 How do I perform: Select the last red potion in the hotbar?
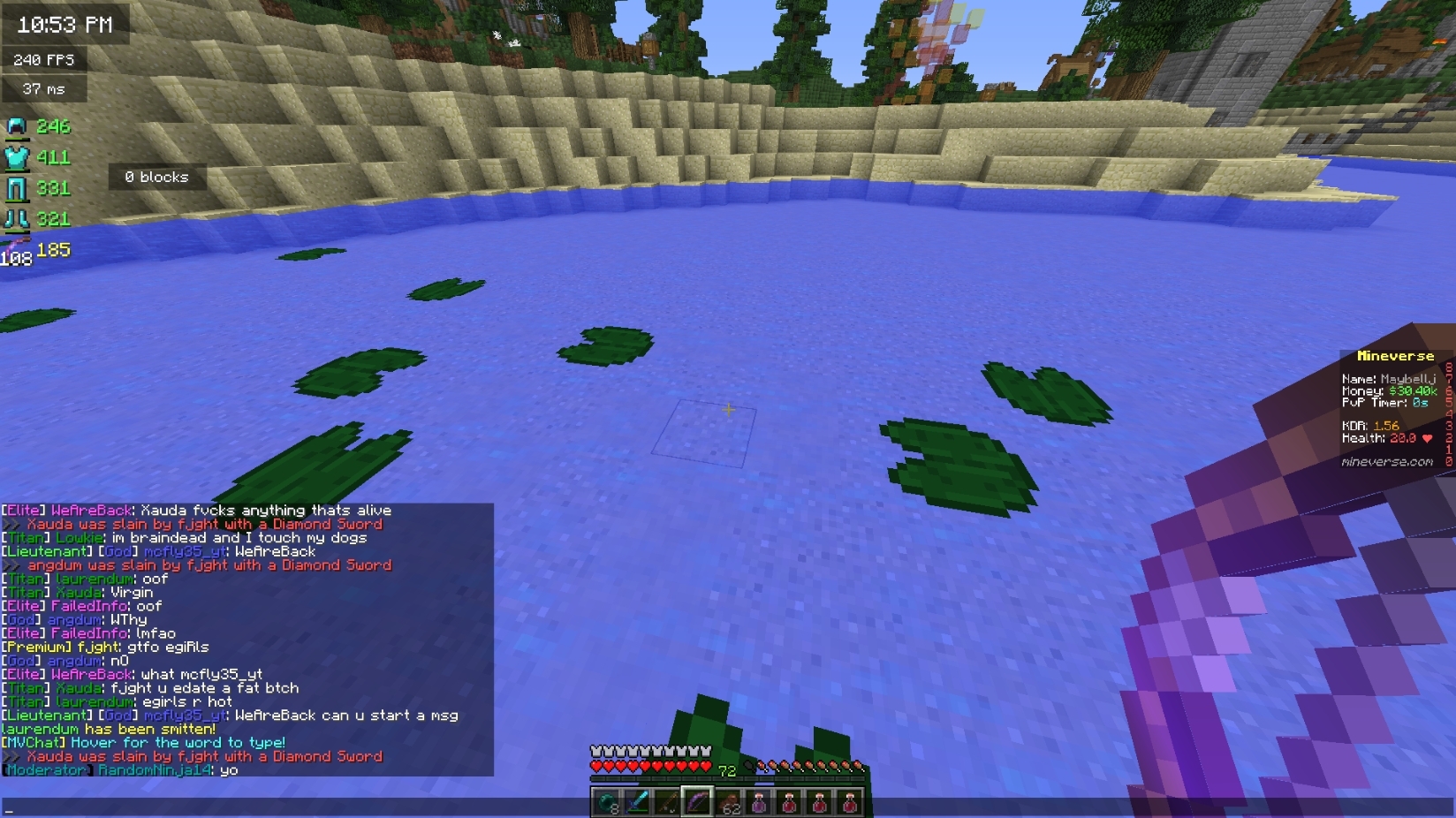(850, 804)
